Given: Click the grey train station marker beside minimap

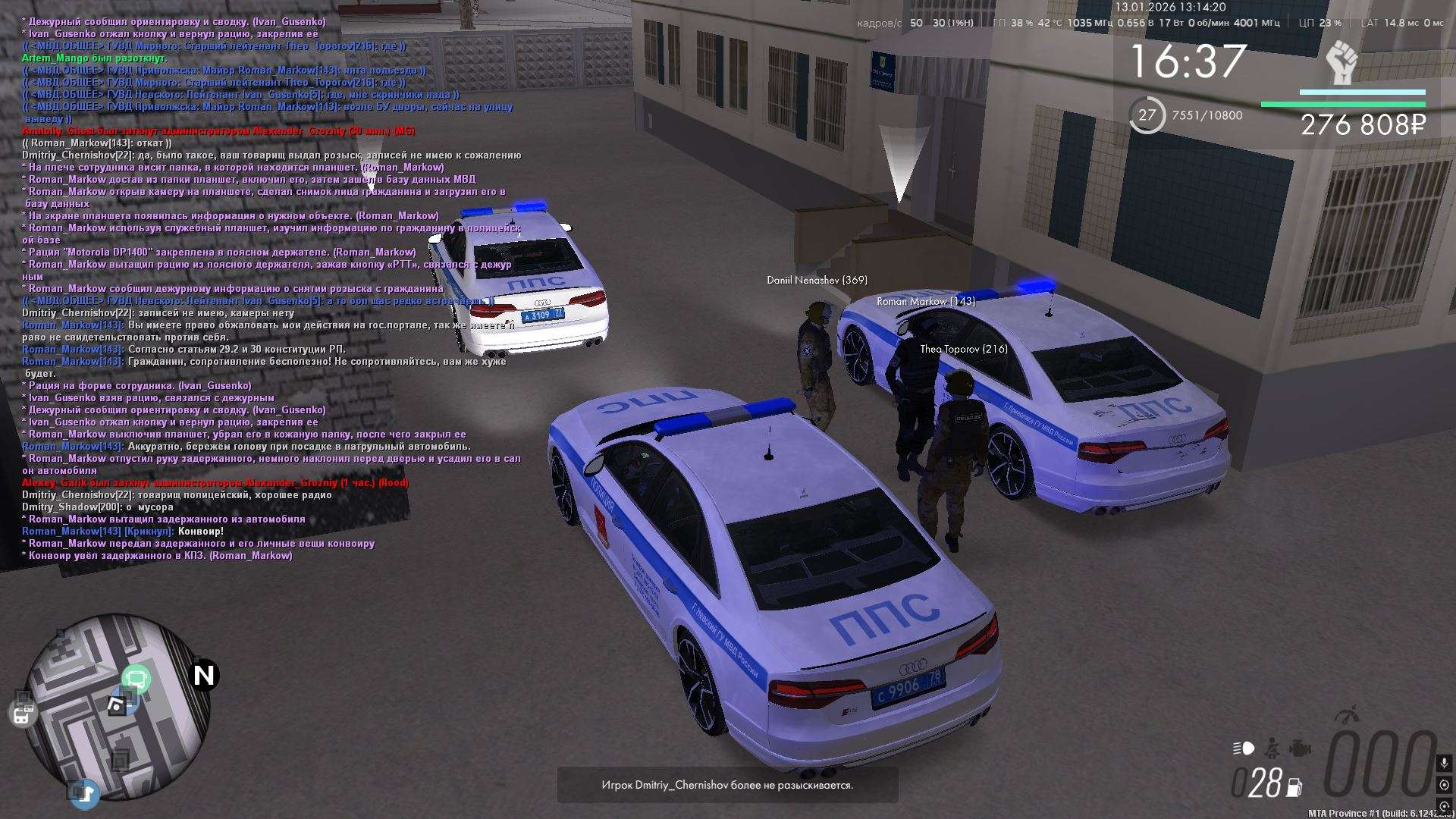Looking at the screenshot, I should coord(23,714).
